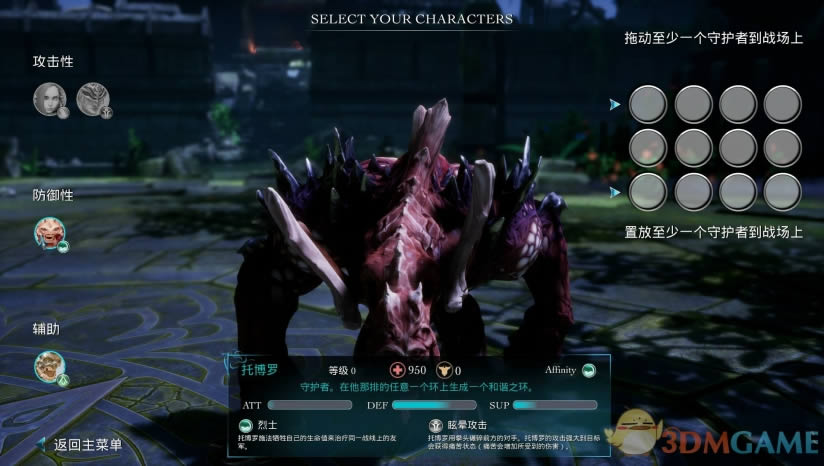Click the 烈士 ability icon
The image size is (824, 466).
[x=246, y=425]
